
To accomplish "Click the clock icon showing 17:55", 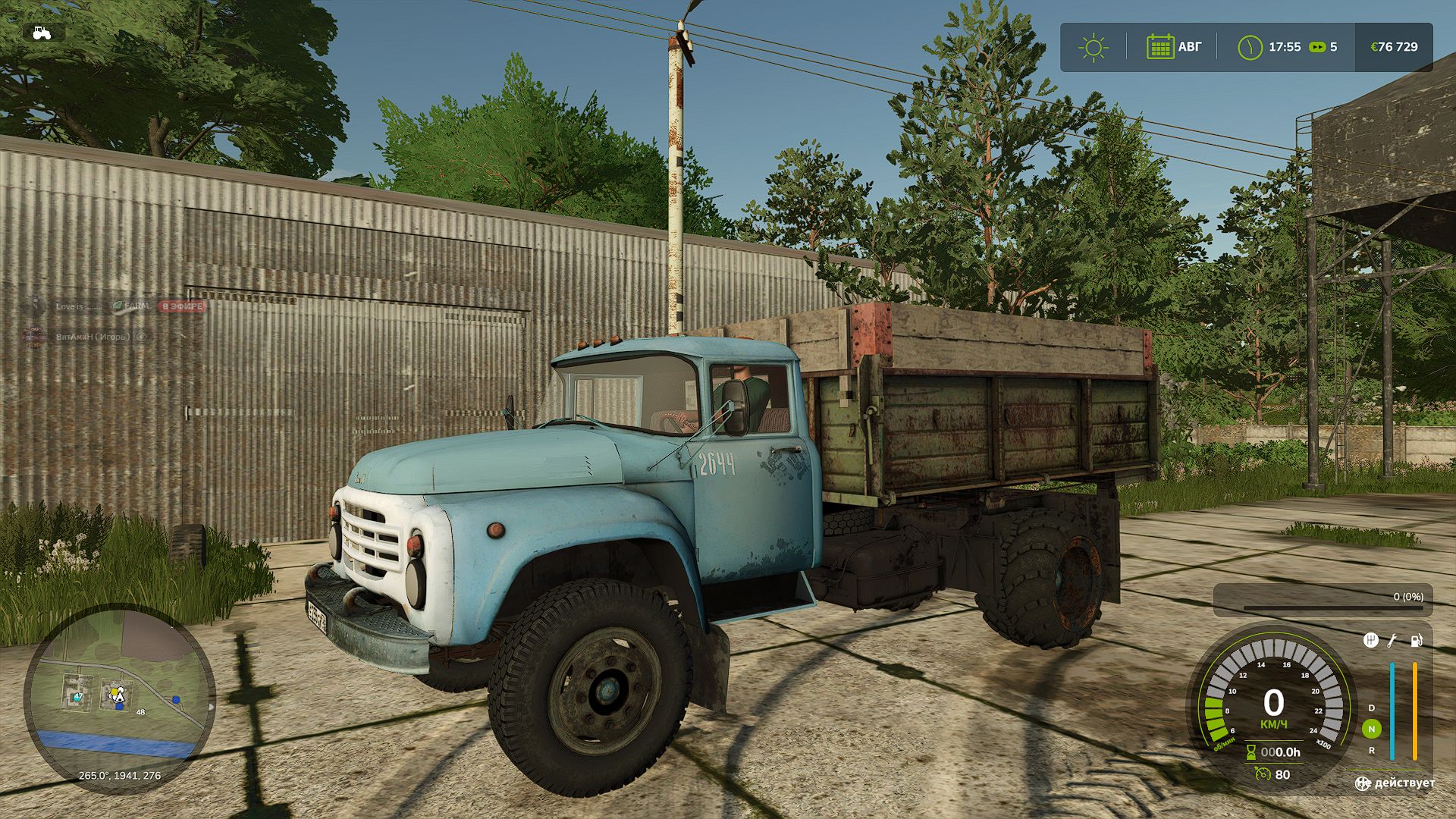I will coord(1250,47).
